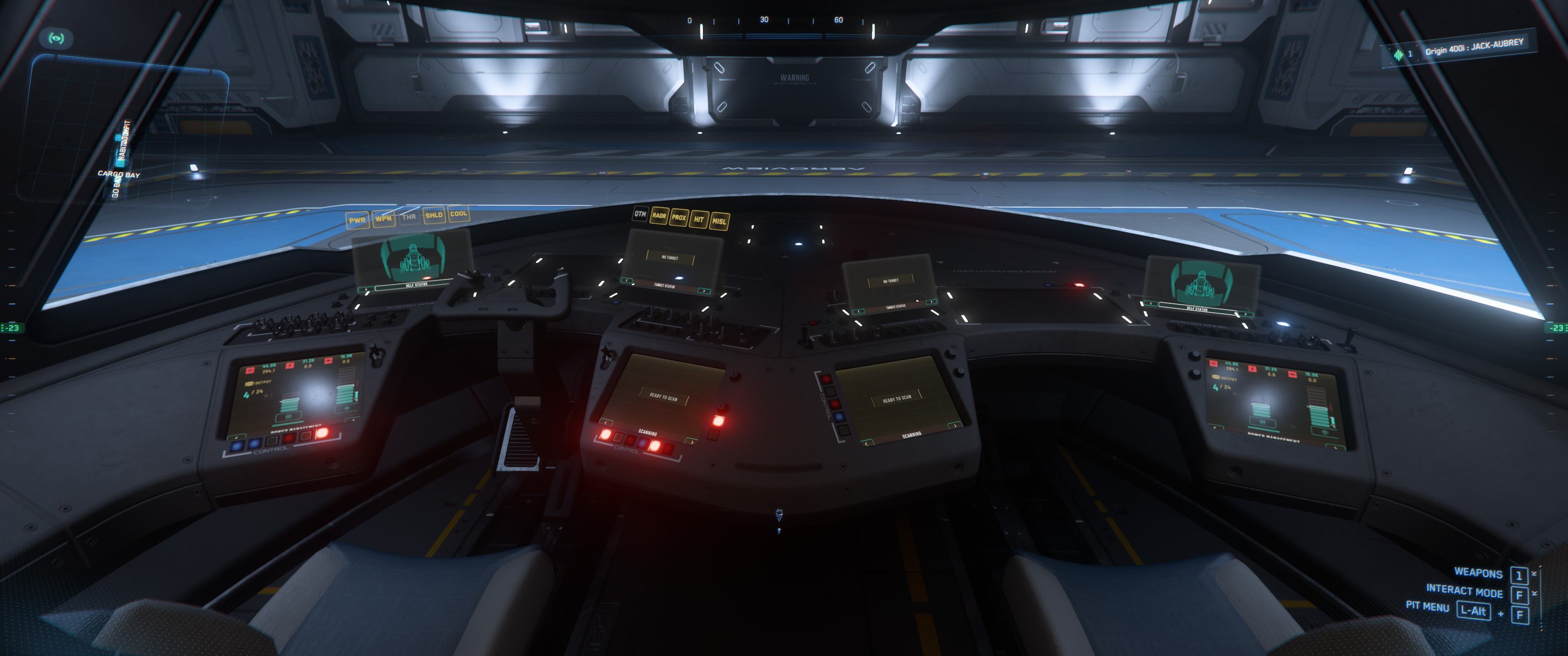Image resolution: width=1568 pixels, height=656 pixels.
Task: Toggle the WPN weapons button
Action: point(383,219)
